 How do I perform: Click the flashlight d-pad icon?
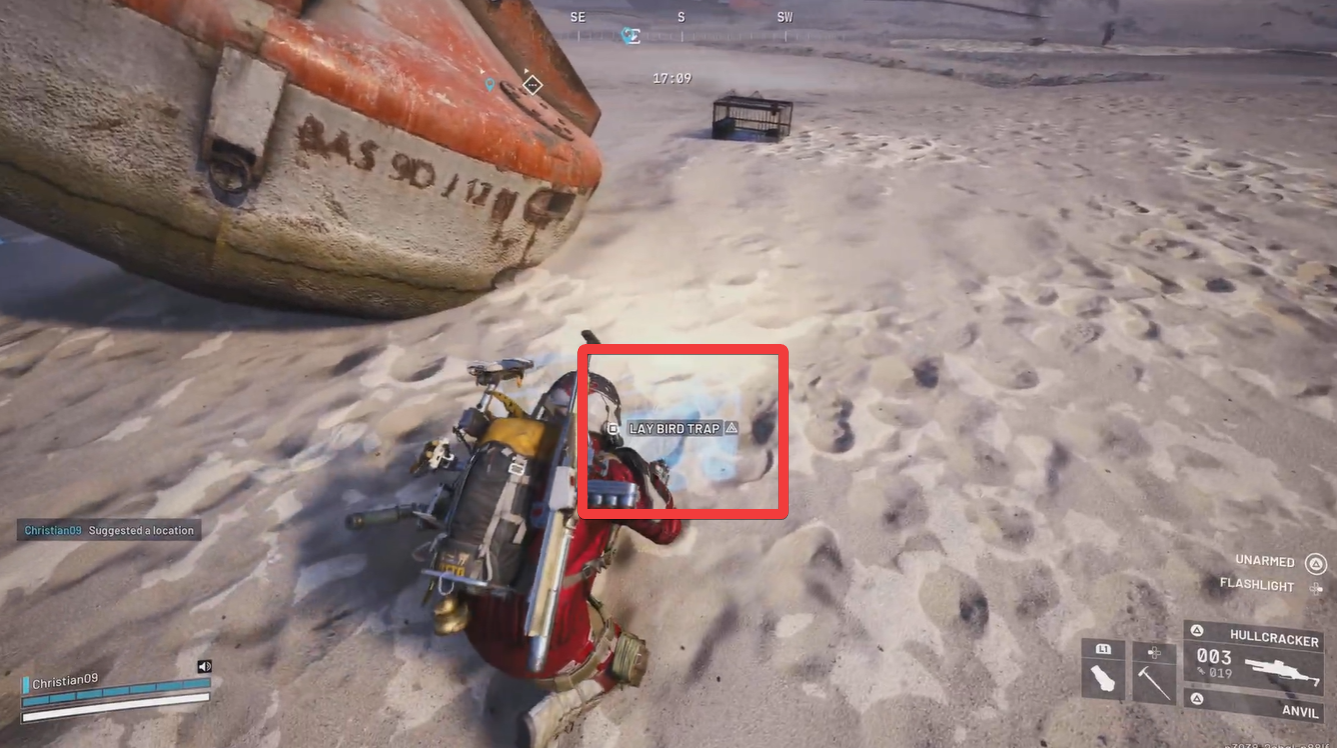pos(1318,587)
